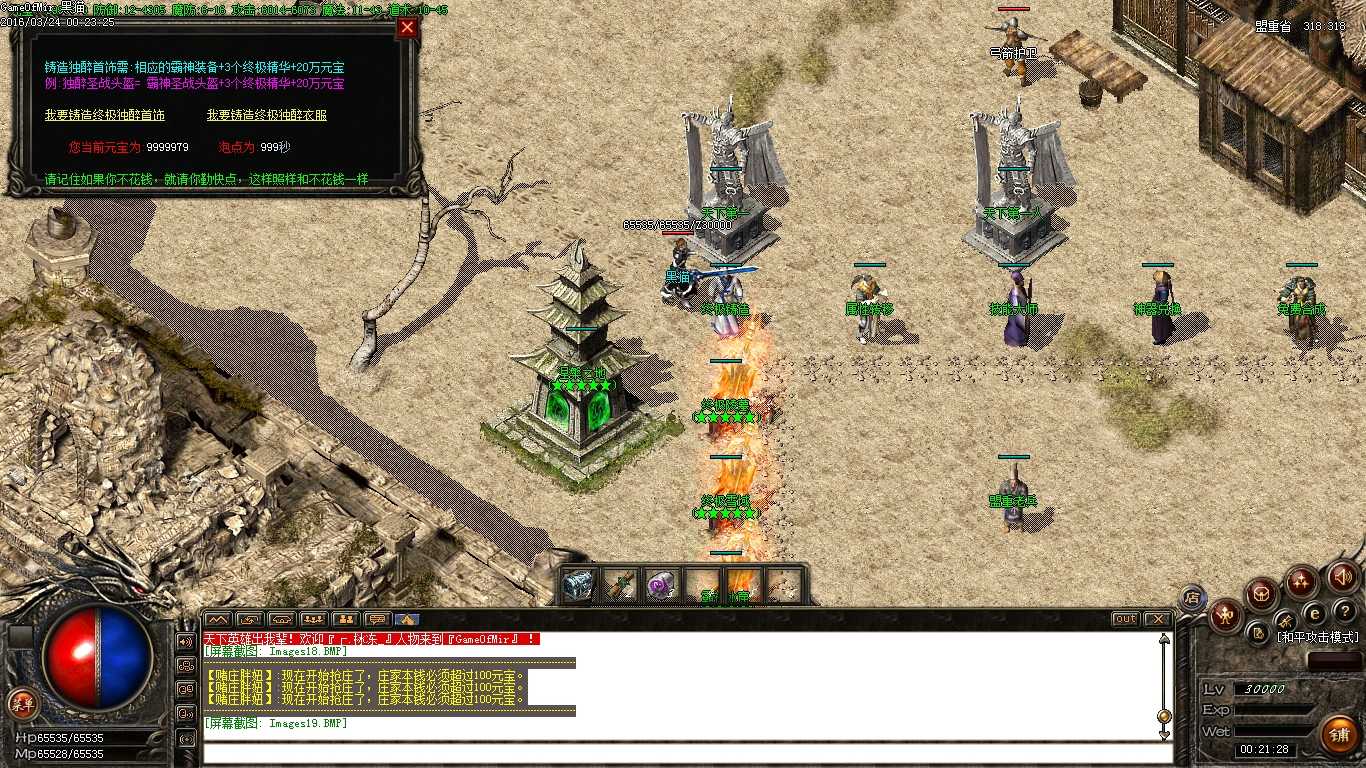Toggle the 和平攻击模式 peace attack mode
The height and width of the screenshot is (768, 1366).
coord(1318,637)
